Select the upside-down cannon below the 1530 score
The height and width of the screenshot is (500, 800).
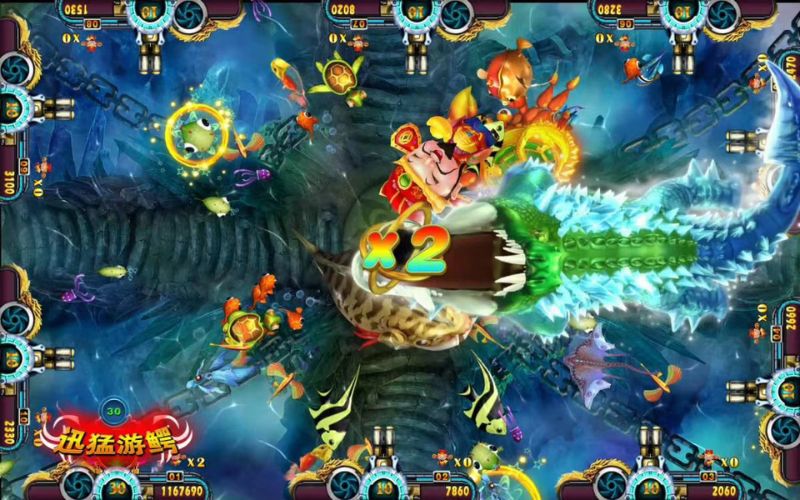pyautogui.click(x=150, y=55)
